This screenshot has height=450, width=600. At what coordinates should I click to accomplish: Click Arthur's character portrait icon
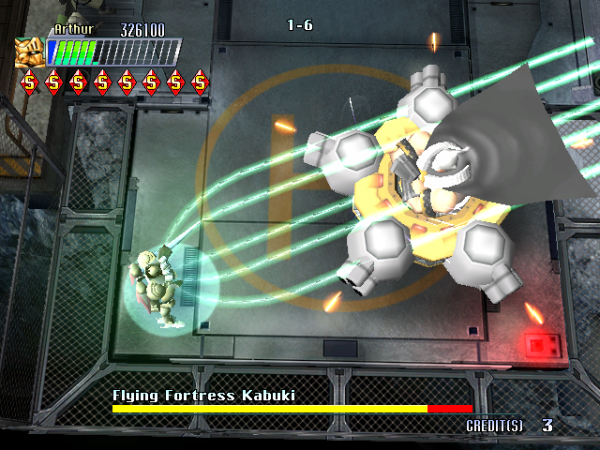tap(30, 51)
